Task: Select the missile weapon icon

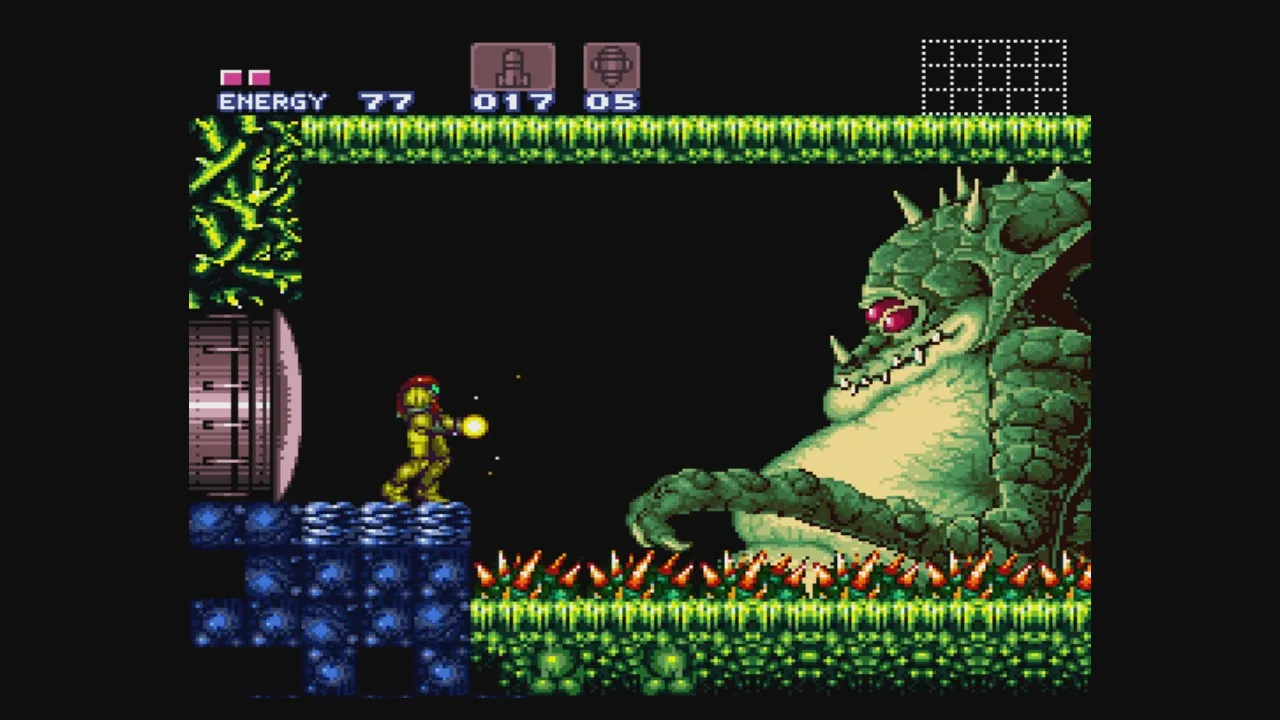Action: [512, 67]
